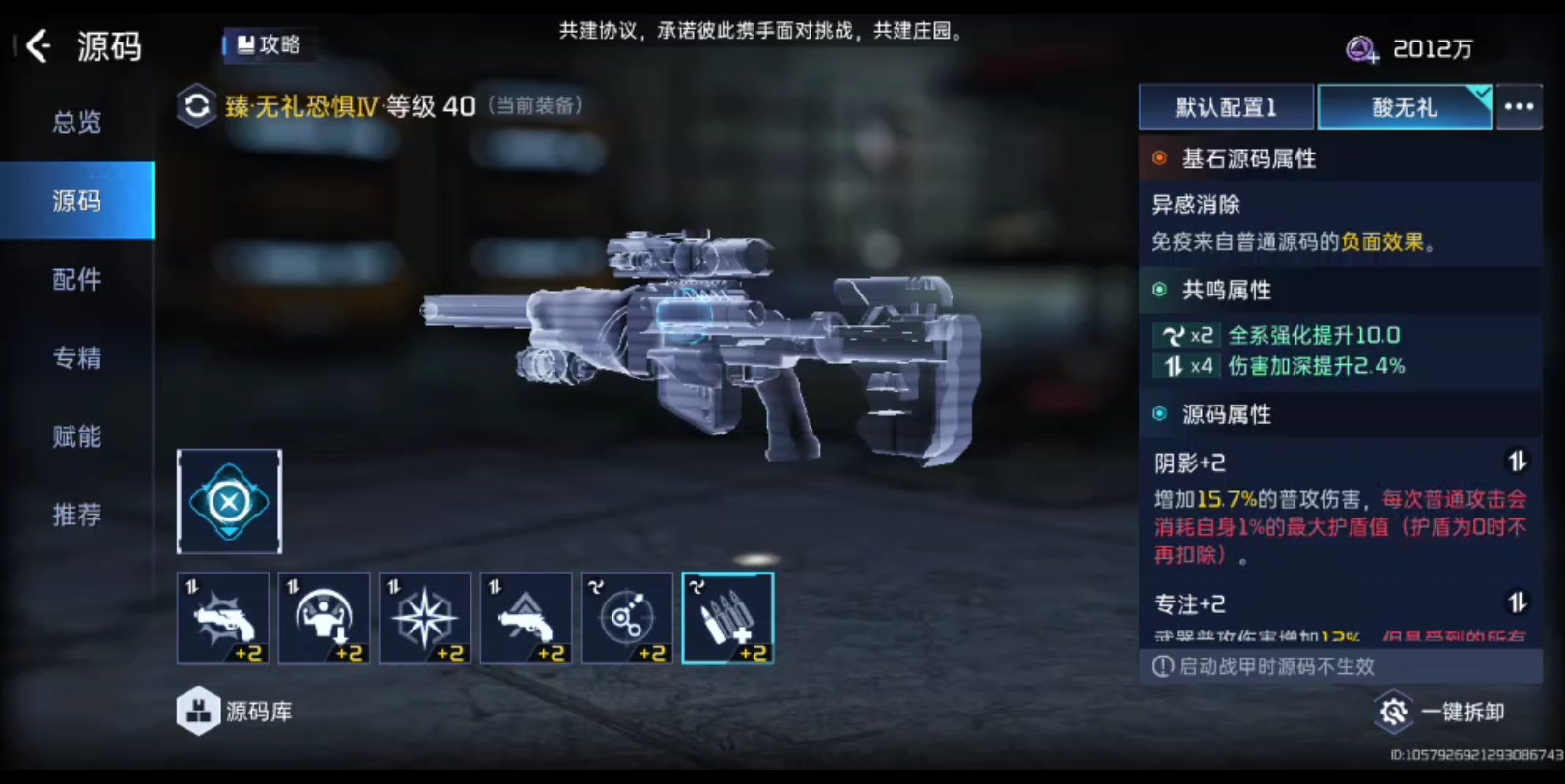This screenshot has width=1565, height=784.
Task: Open the three-dot more options menu
Action: pyautogui.click(x=1520, y=107)
